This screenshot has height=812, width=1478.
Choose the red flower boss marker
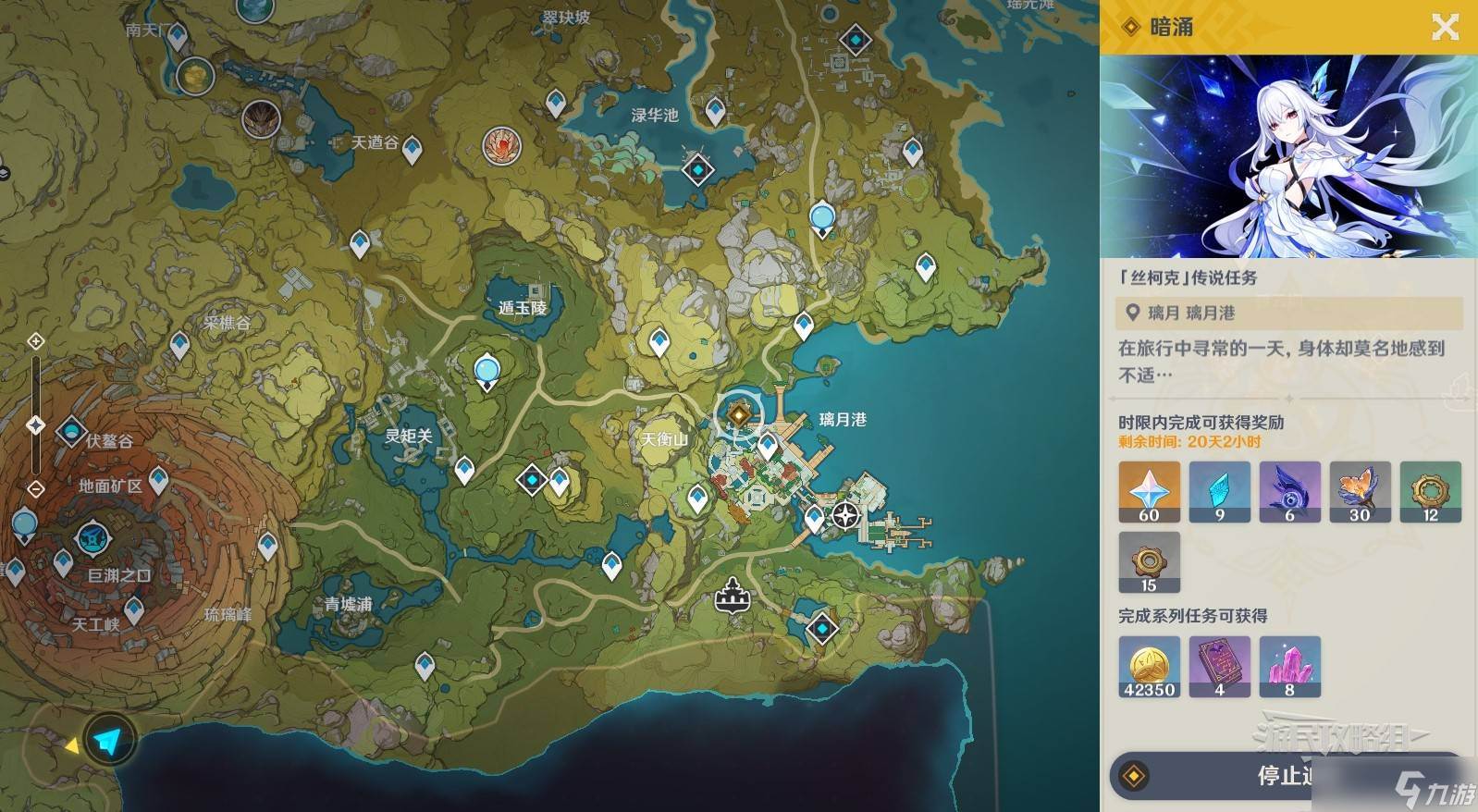tap(501, 144)
